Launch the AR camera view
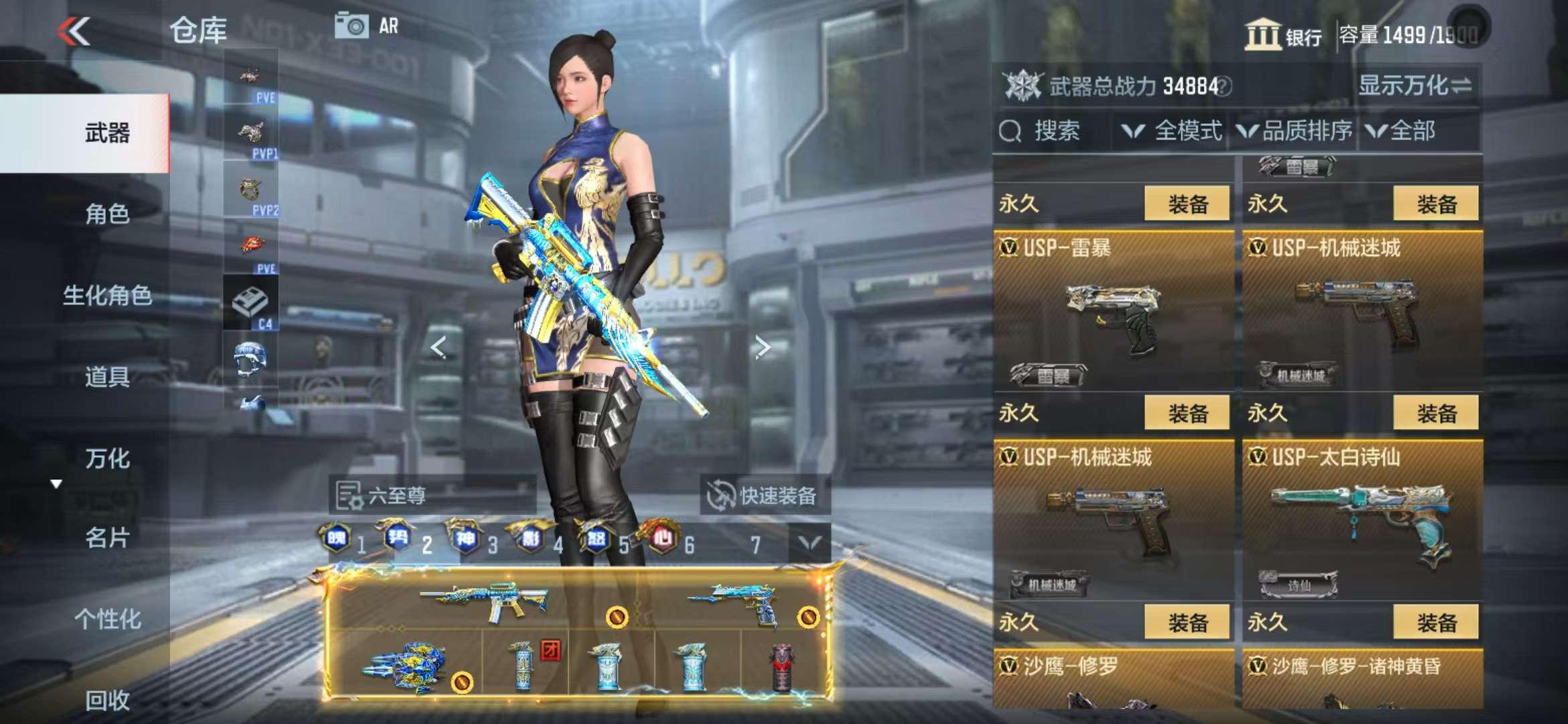 tap(367, 26)
